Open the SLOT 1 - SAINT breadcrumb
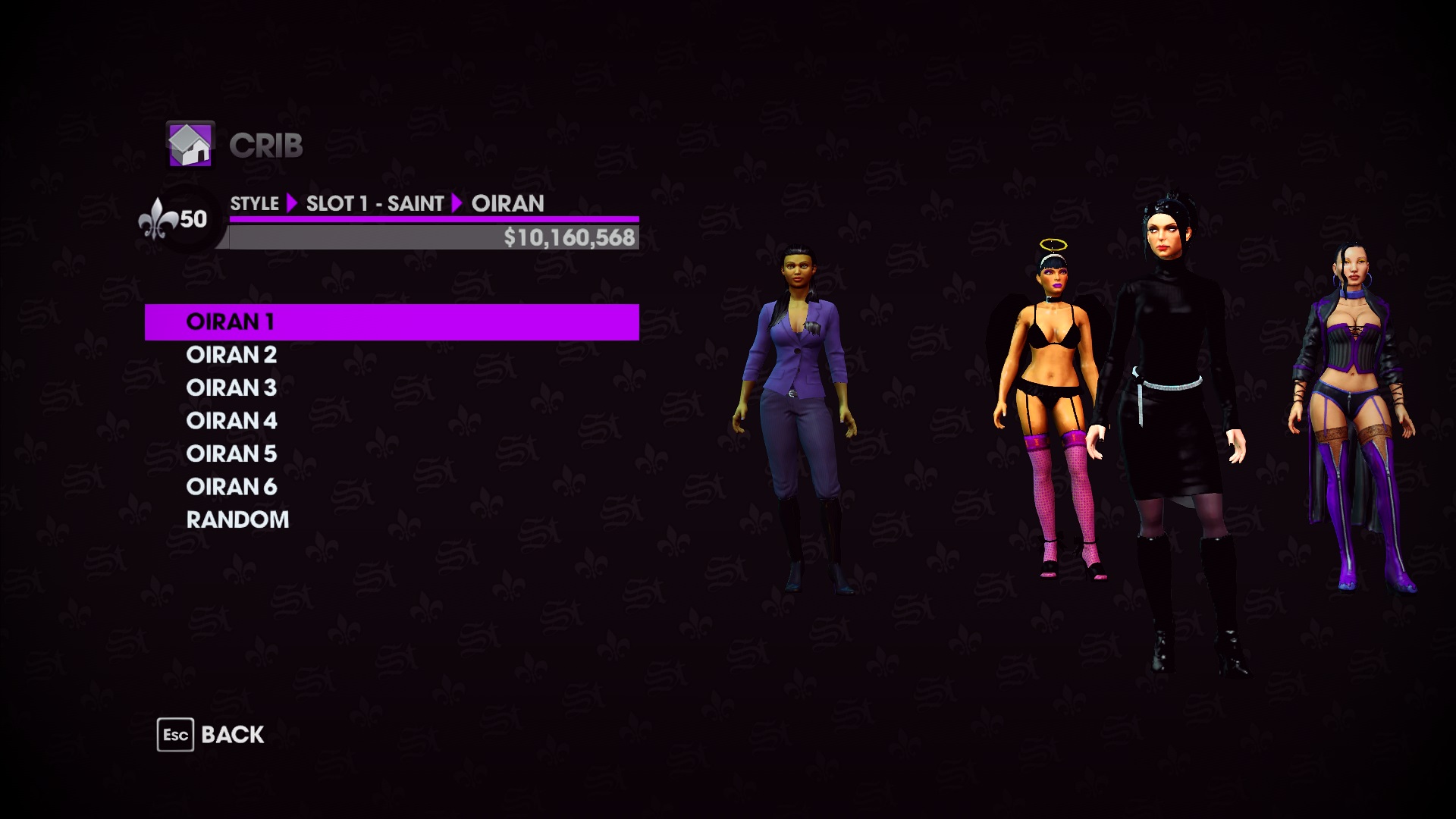 tap(377, 203)
